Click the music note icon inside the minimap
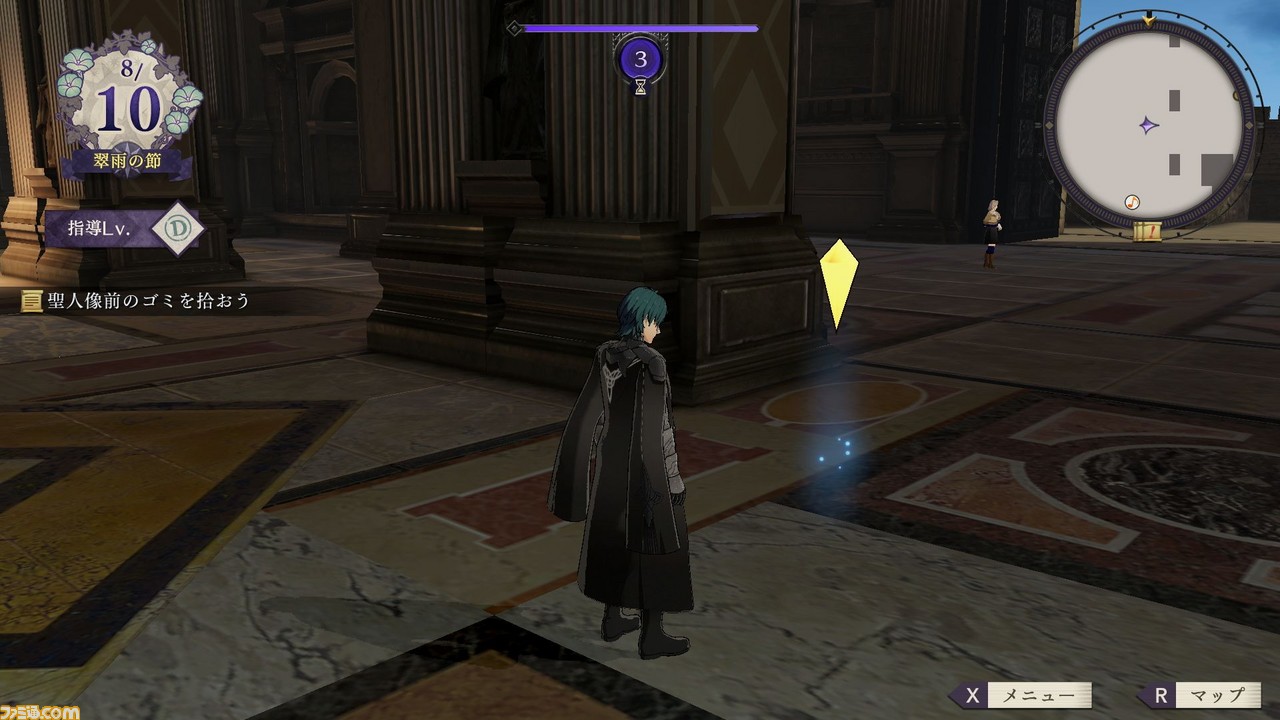The width and height of the screenshot is (1280, 720). tap(1131, 201)
